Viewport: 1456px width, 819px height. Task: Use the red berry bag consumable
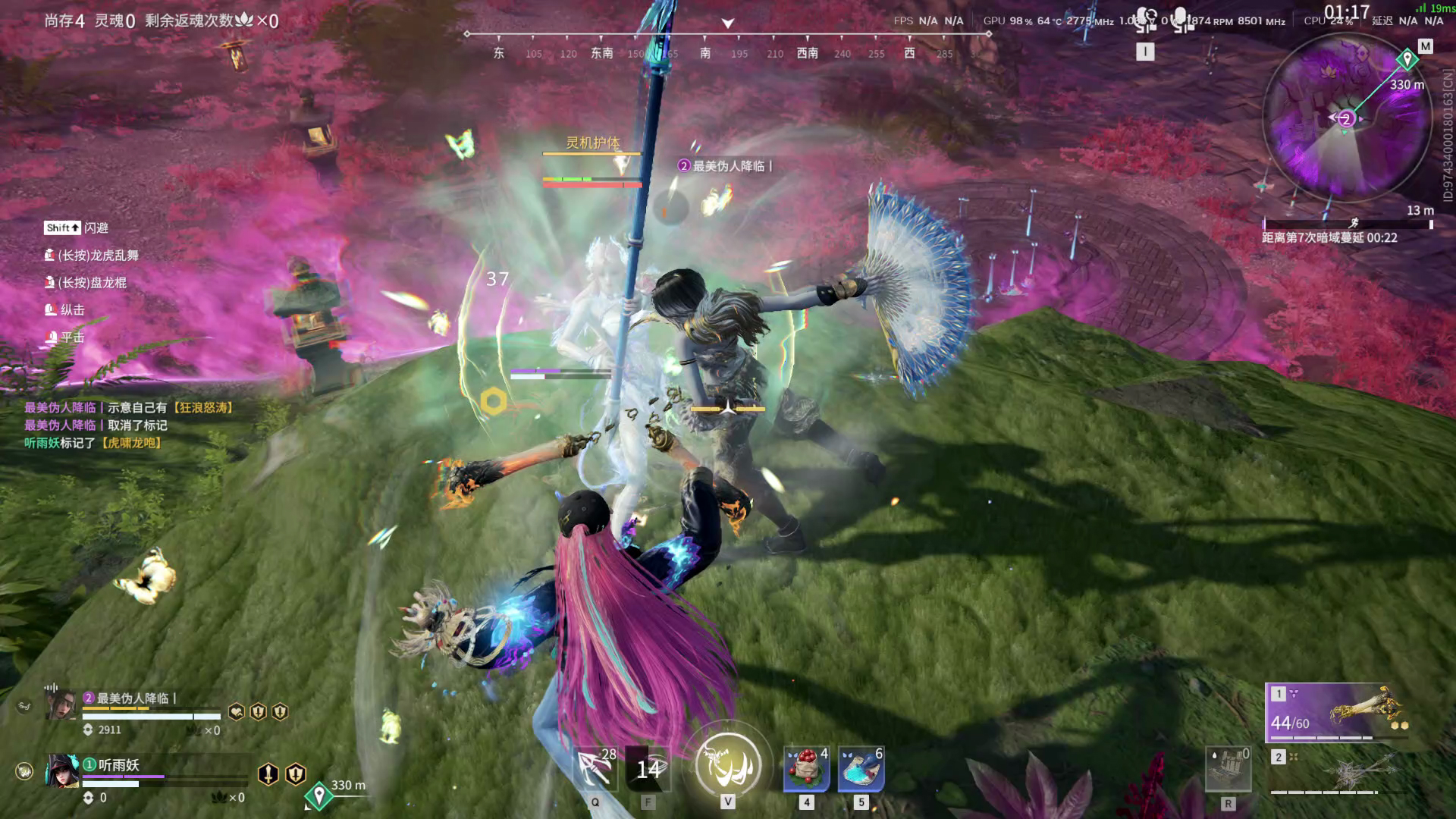coord(806,769)
